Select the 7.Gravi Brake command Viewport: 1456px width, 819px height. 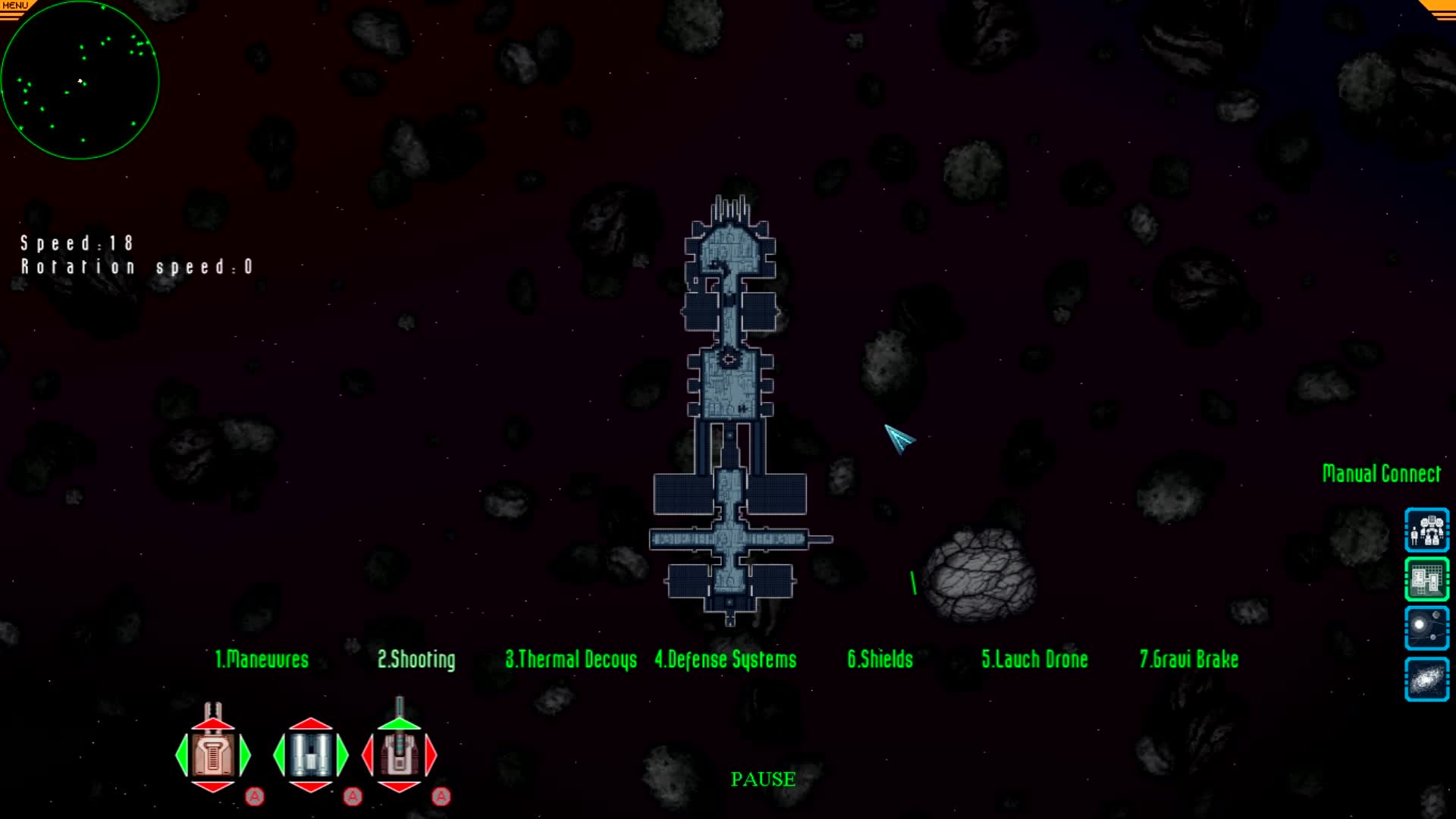point(1188,660)
